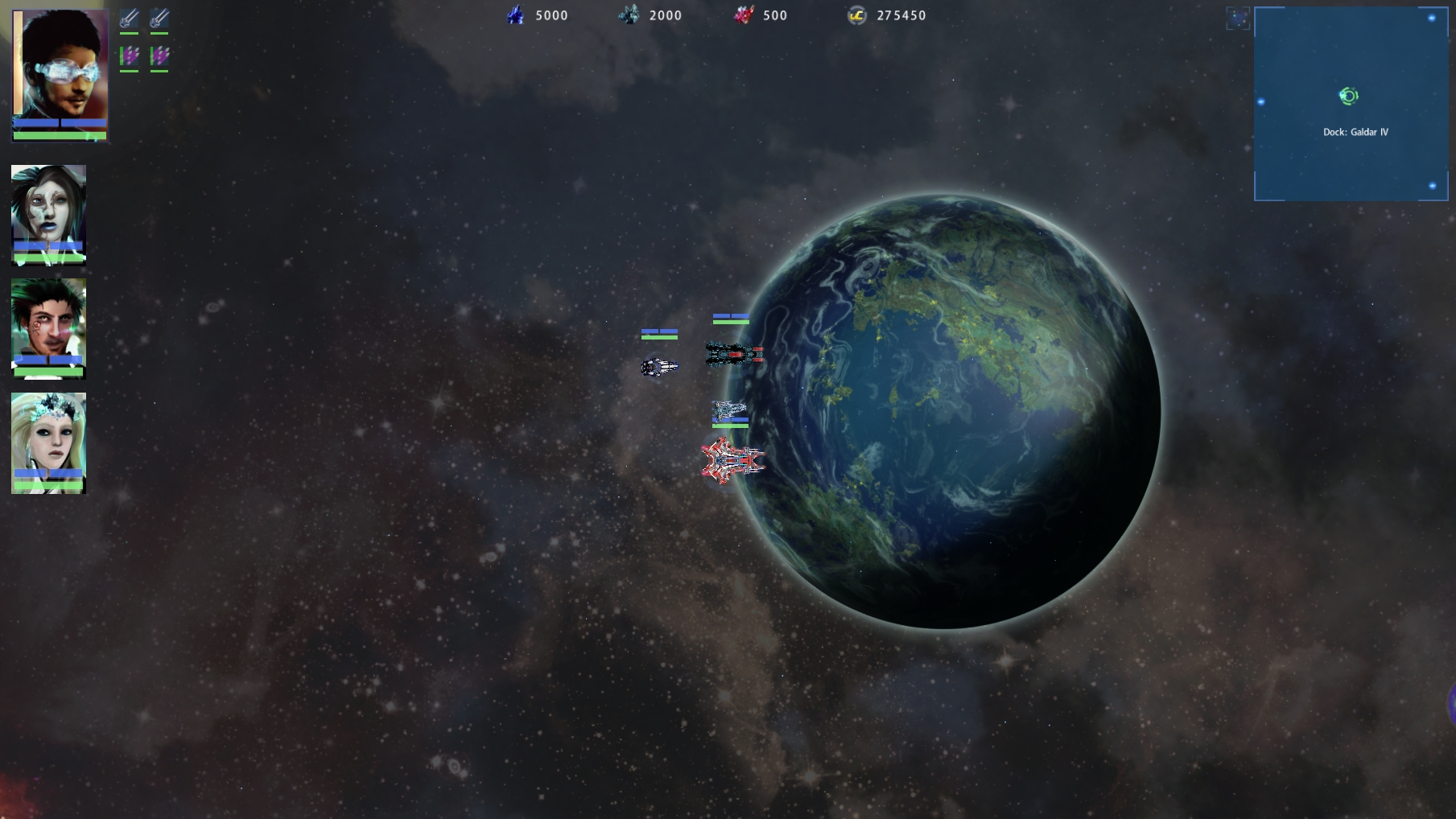Screen dimensions: 1456x819
Task: Pick the blonde woman with crystal tiara portrait
Action: 48,435
